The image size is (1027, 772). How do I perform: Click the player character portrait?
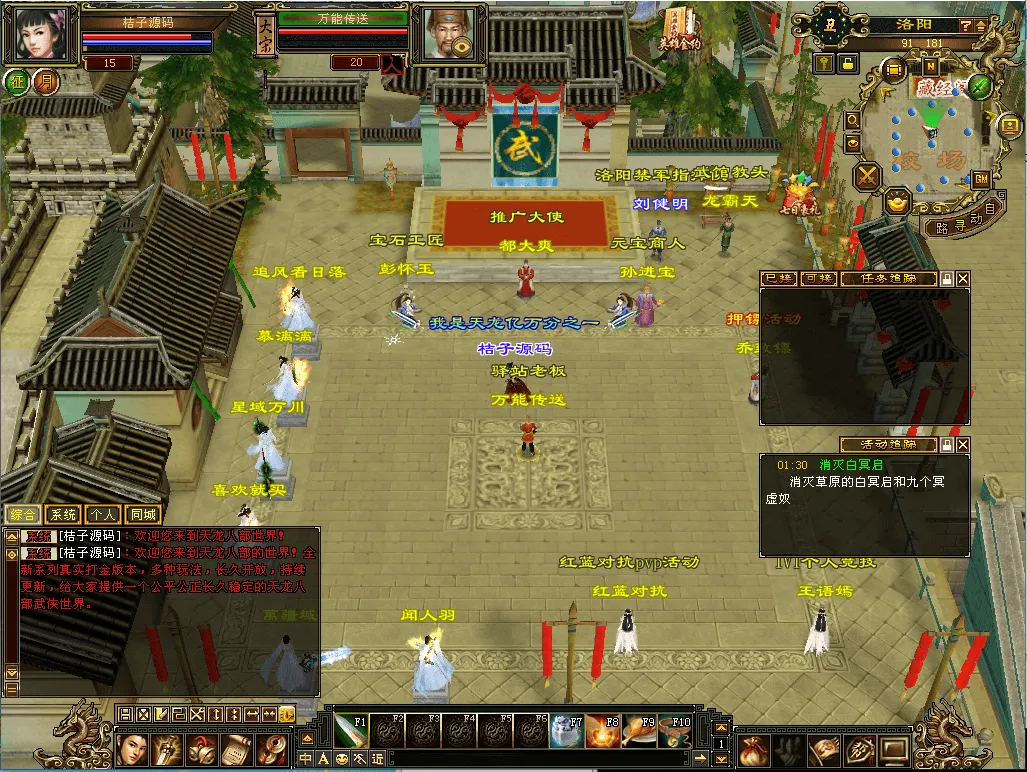pos(41,34)
